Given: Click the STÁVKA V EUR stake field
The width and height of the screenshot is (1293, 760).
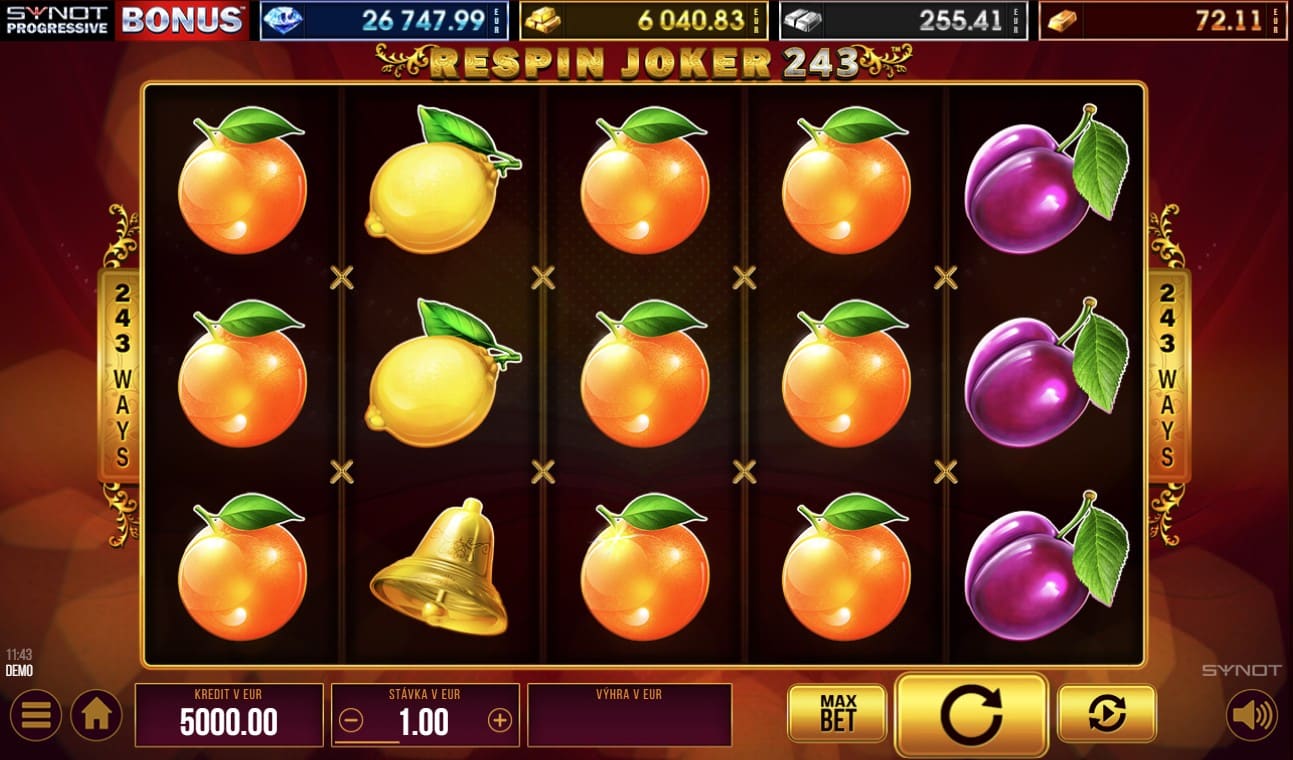Looking at the screenshot, I should (x=424, y=714).
